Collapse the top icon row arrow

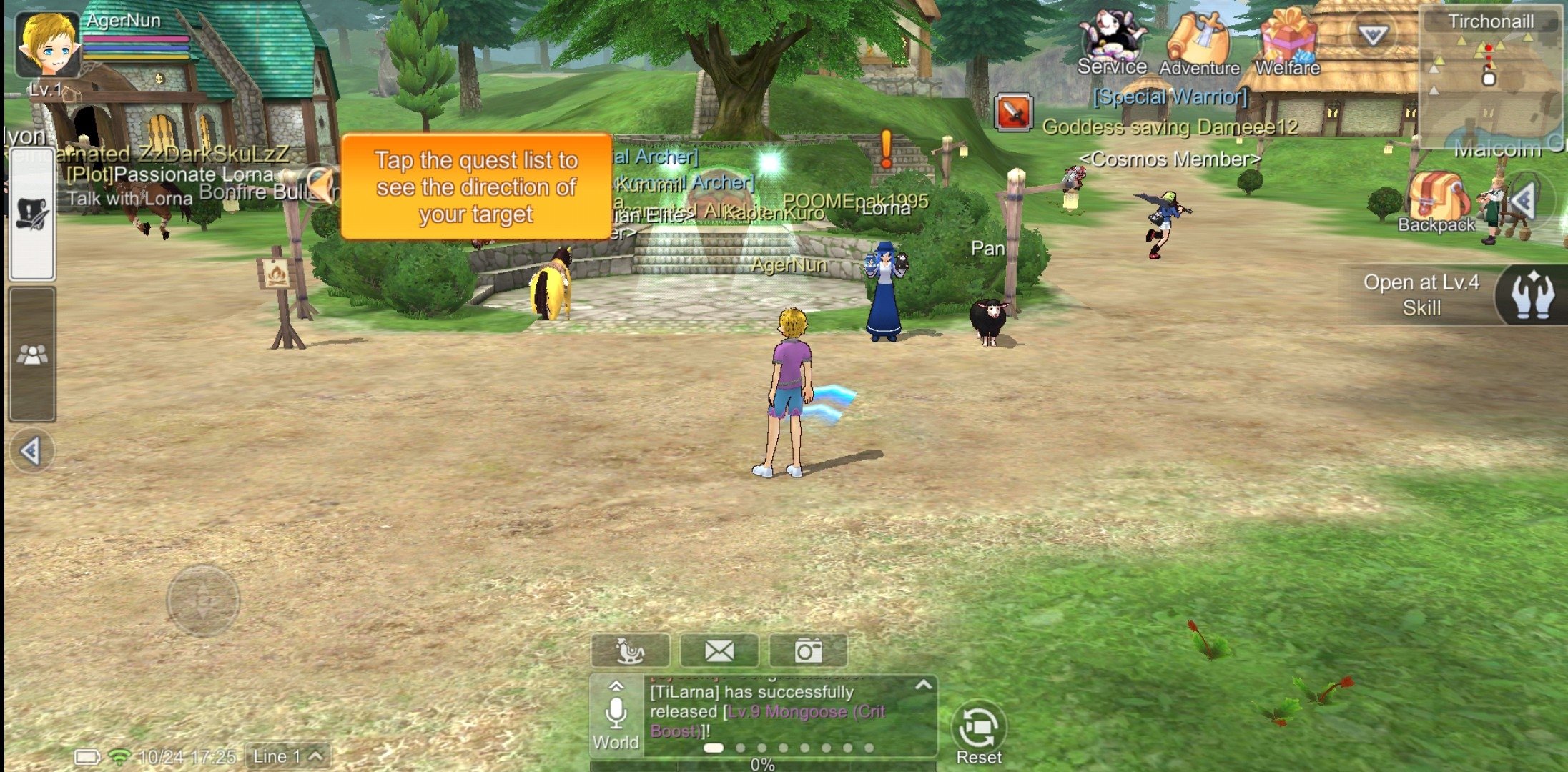click(1372, 34)
